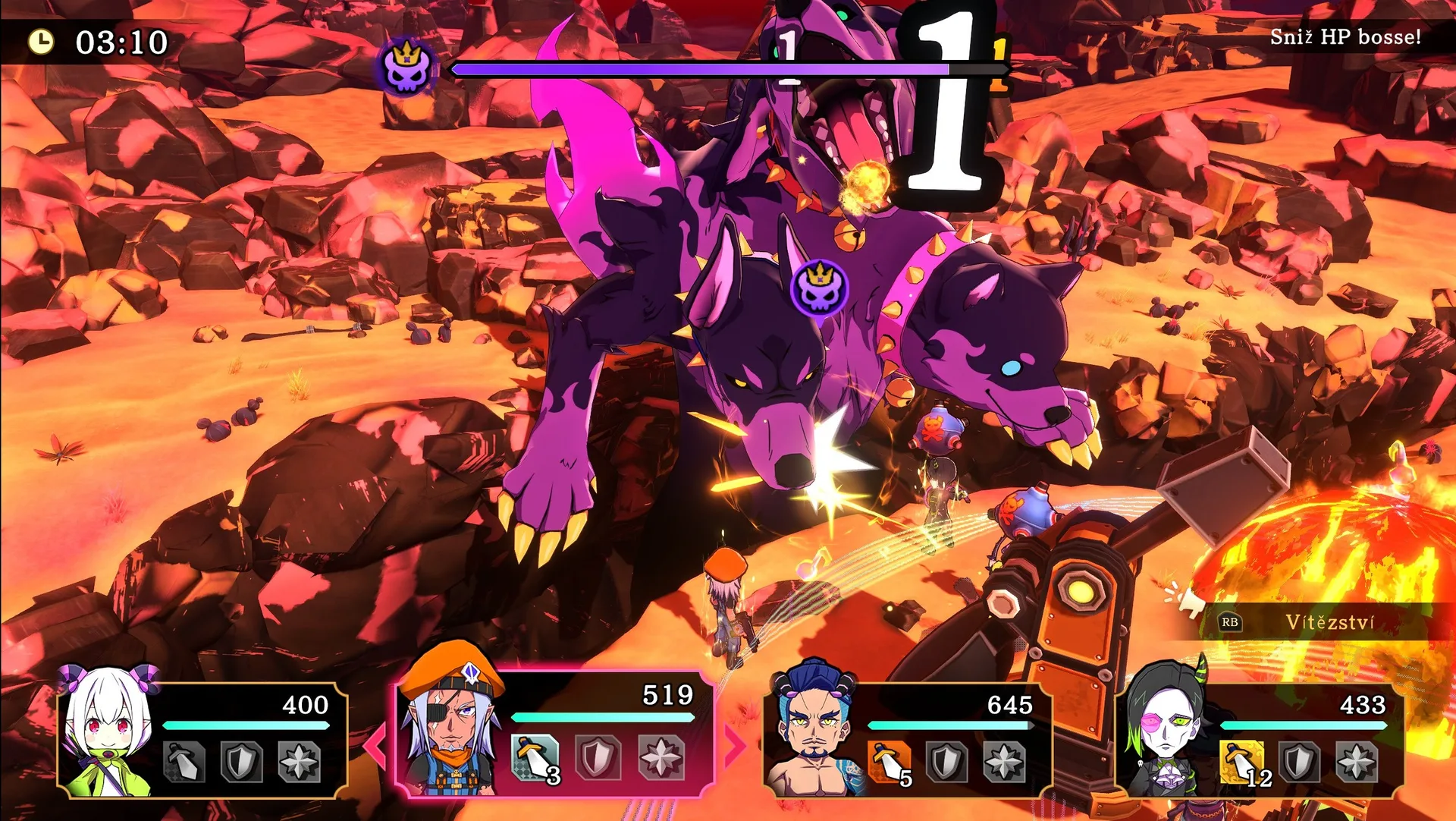Switch to previous character with pink left arrow
The width and height of the screenshot is (1456, 821).
pyautogui.click(x=375, y=744)
